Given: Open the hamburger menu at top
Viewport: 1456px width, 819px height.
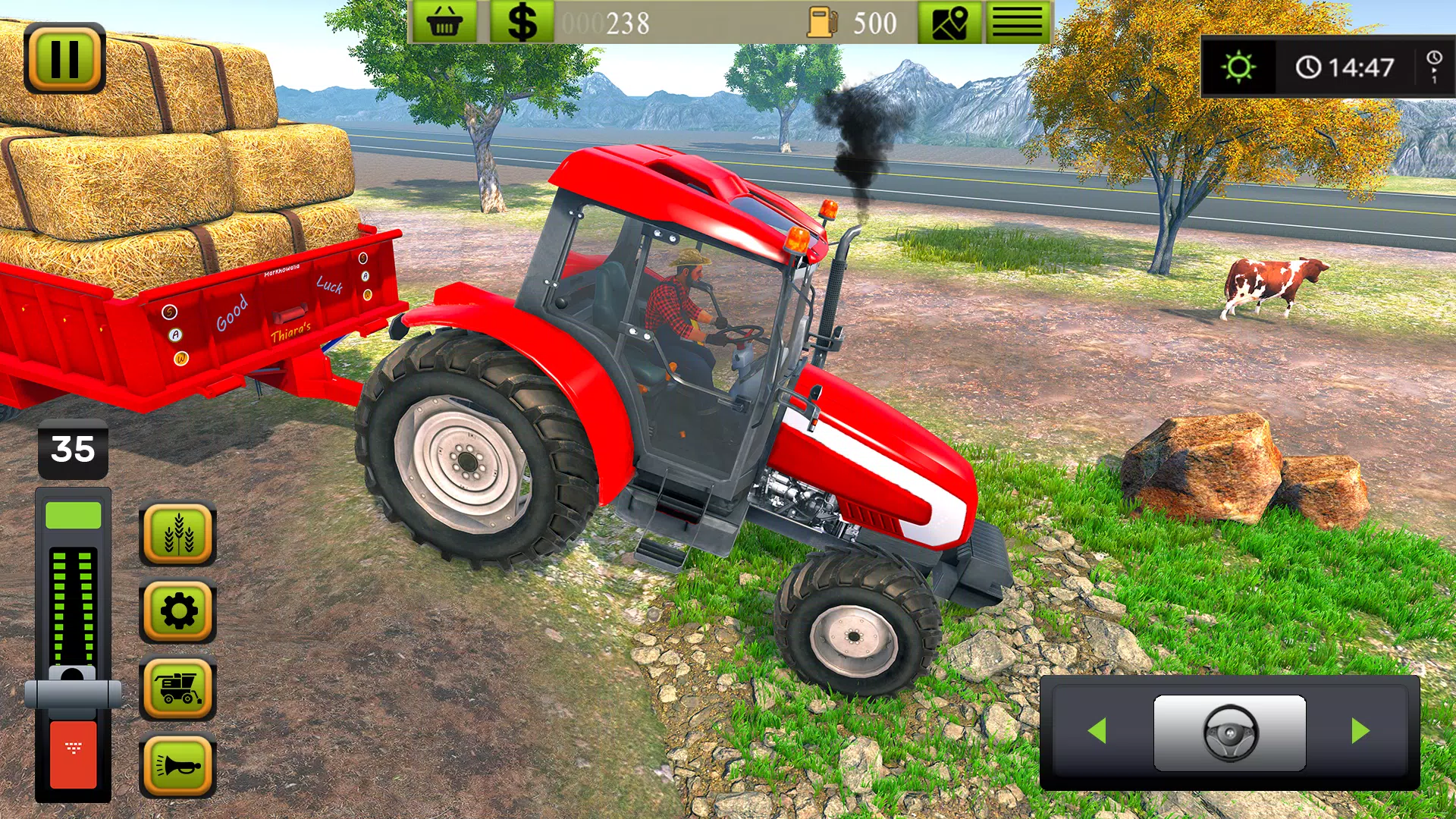Looking at the screenshot, I should (x=1017, y=20).
